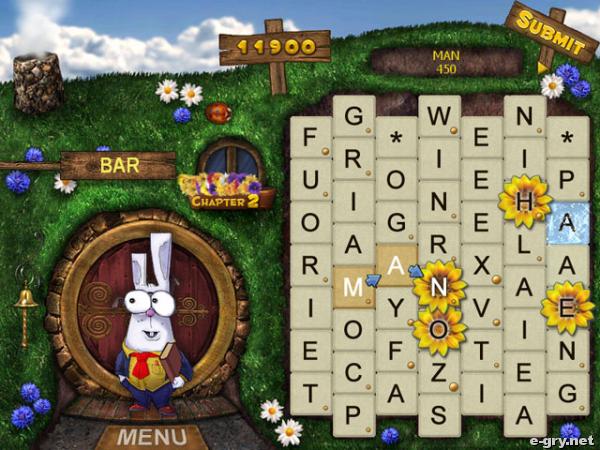Open the Menu sign below the rabbit
This screenshot has width=600, height=450.
(154, 437)
